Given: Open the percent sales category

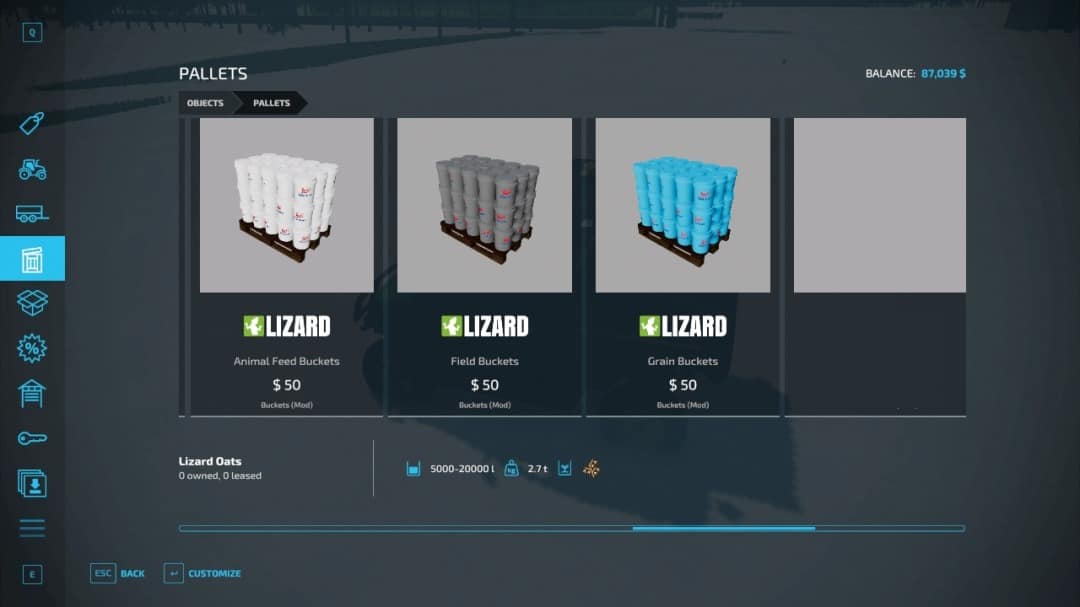Looking at the screenshot, I should click(x=32, y=348).
